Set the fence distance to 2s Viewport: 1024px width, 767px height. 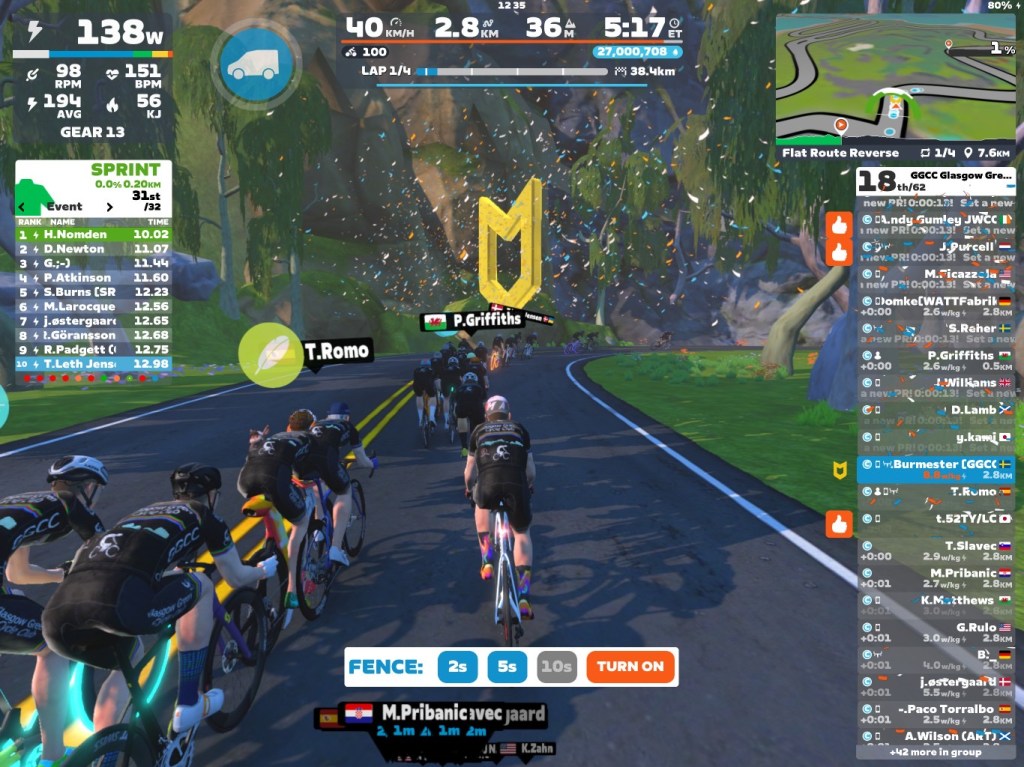point(457,666)
